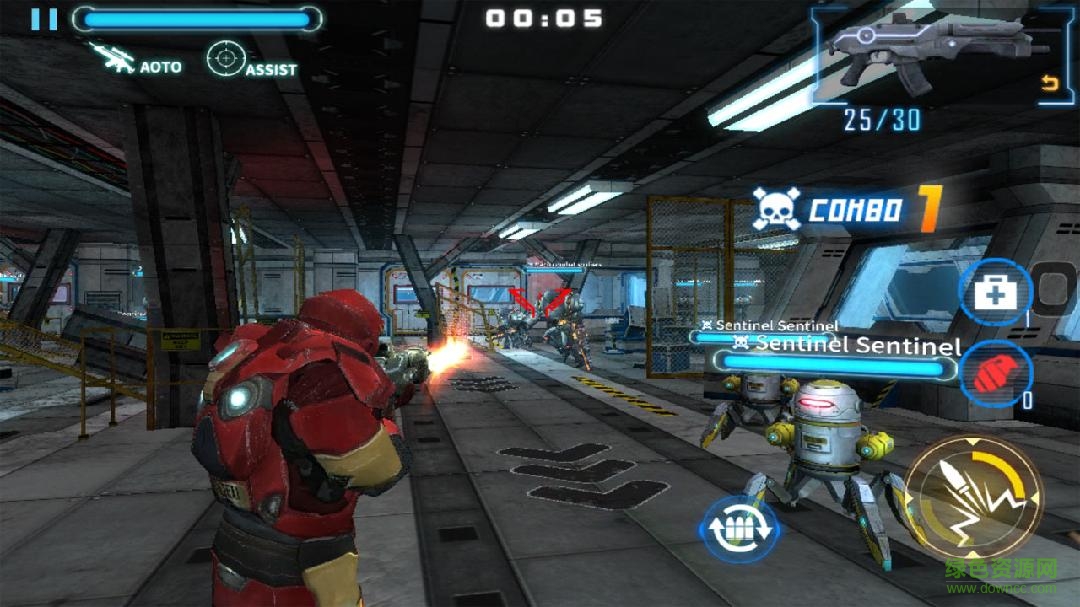Toggle the AOTO auto-fire mode
The height and width of the screenshot is (607, 1080).
coord(136,60)
